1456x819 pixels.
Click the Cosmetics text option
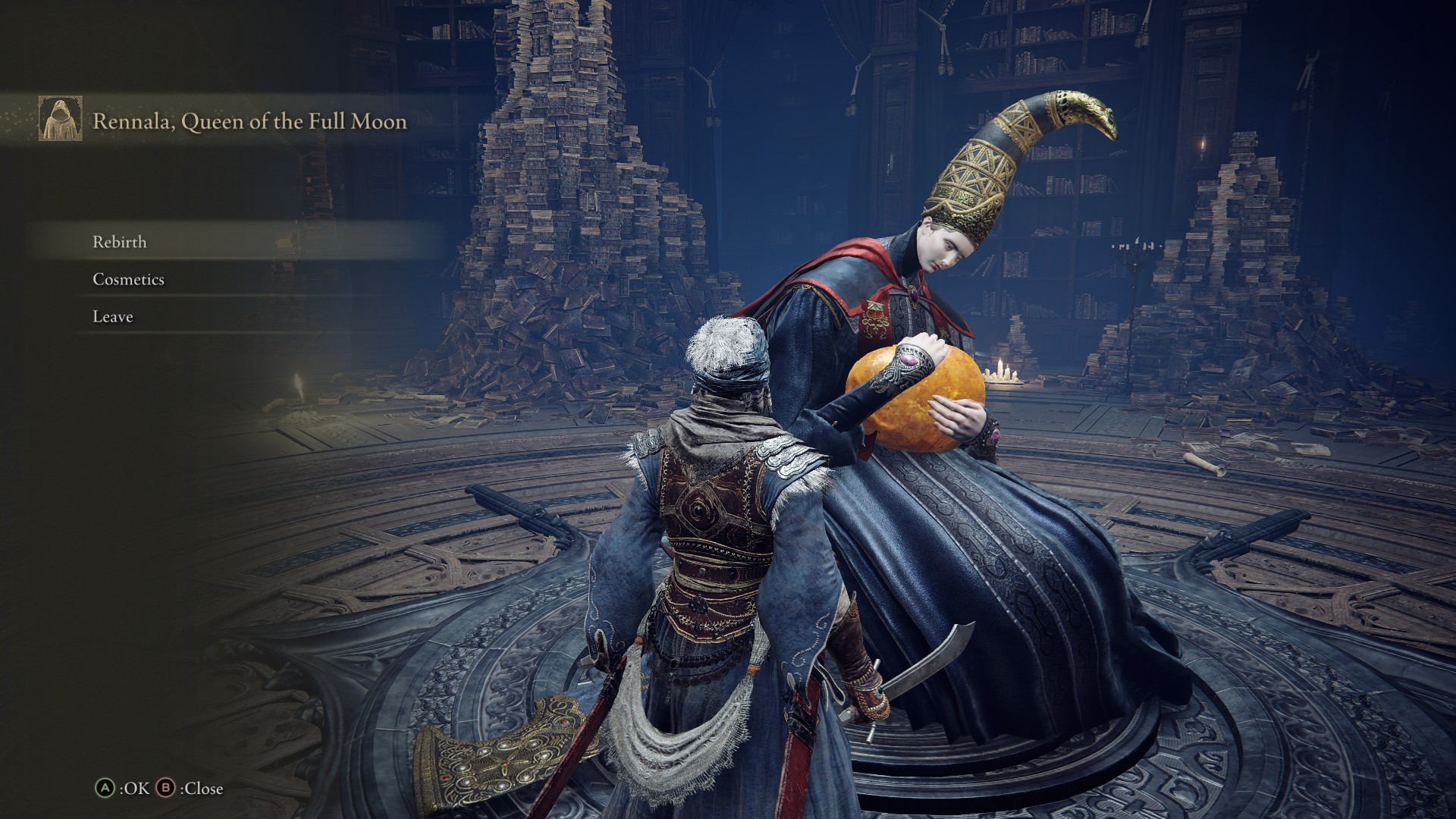(127, 279)
